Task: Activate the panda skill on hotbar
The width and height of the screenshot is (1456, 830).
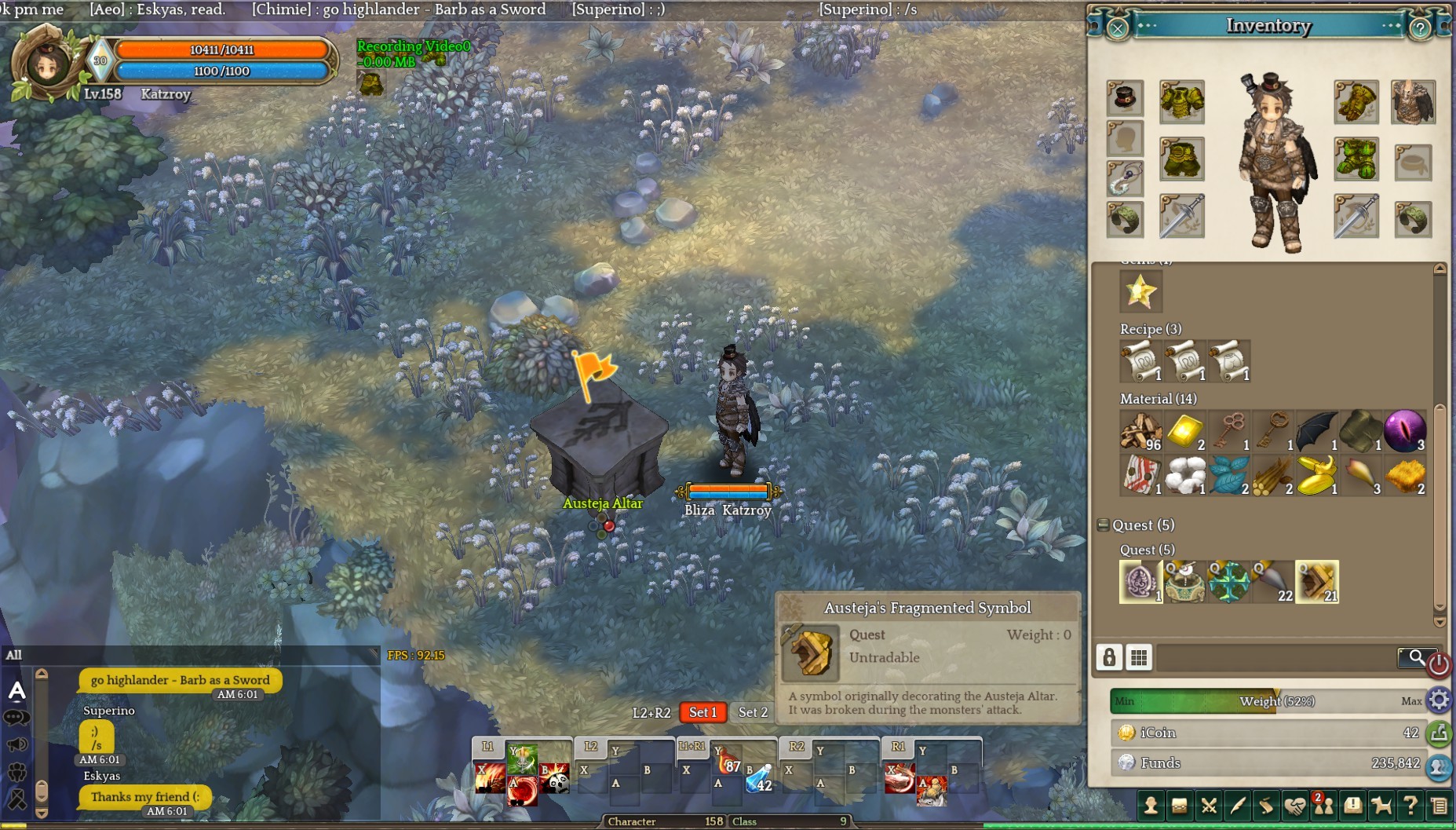Action: click(554, 777)
